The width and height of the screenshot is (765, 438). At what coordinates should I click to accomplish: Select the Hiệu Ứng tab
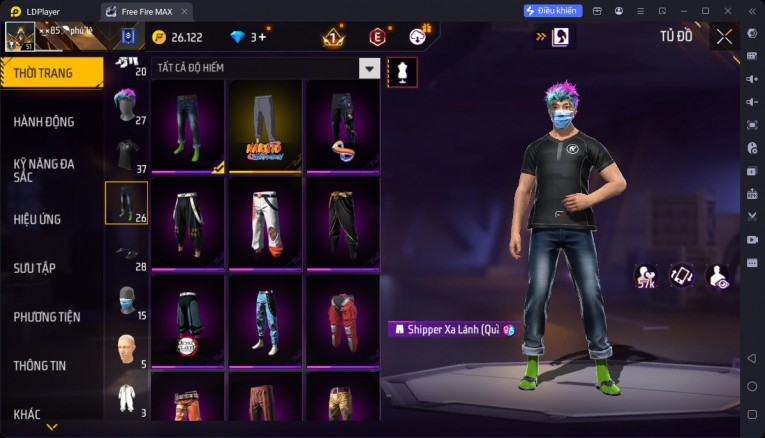tap(38, 219)
